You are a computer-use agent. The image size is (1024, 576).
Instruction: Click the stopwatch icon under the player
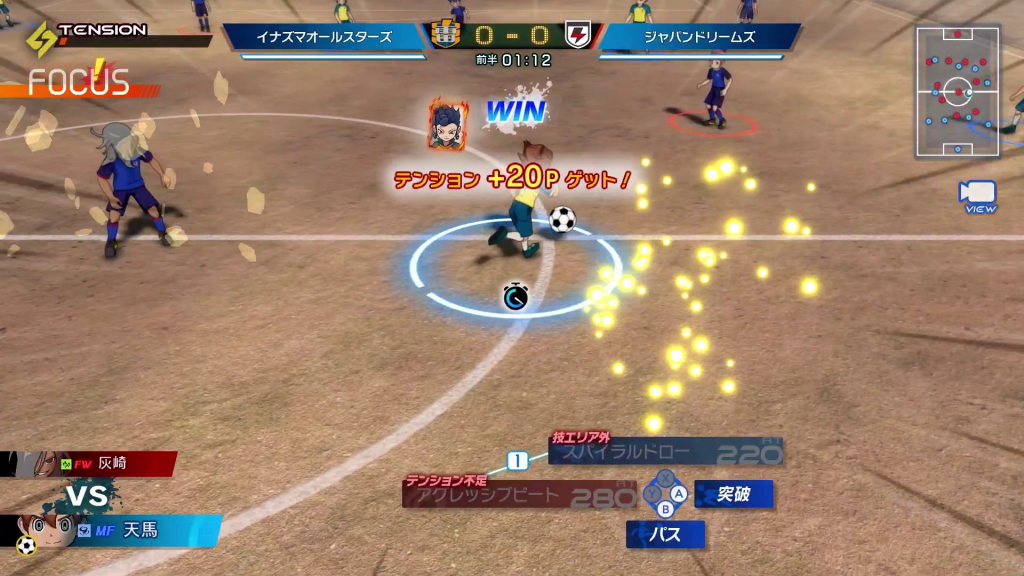pyautogui.click(x=516, y=296)
